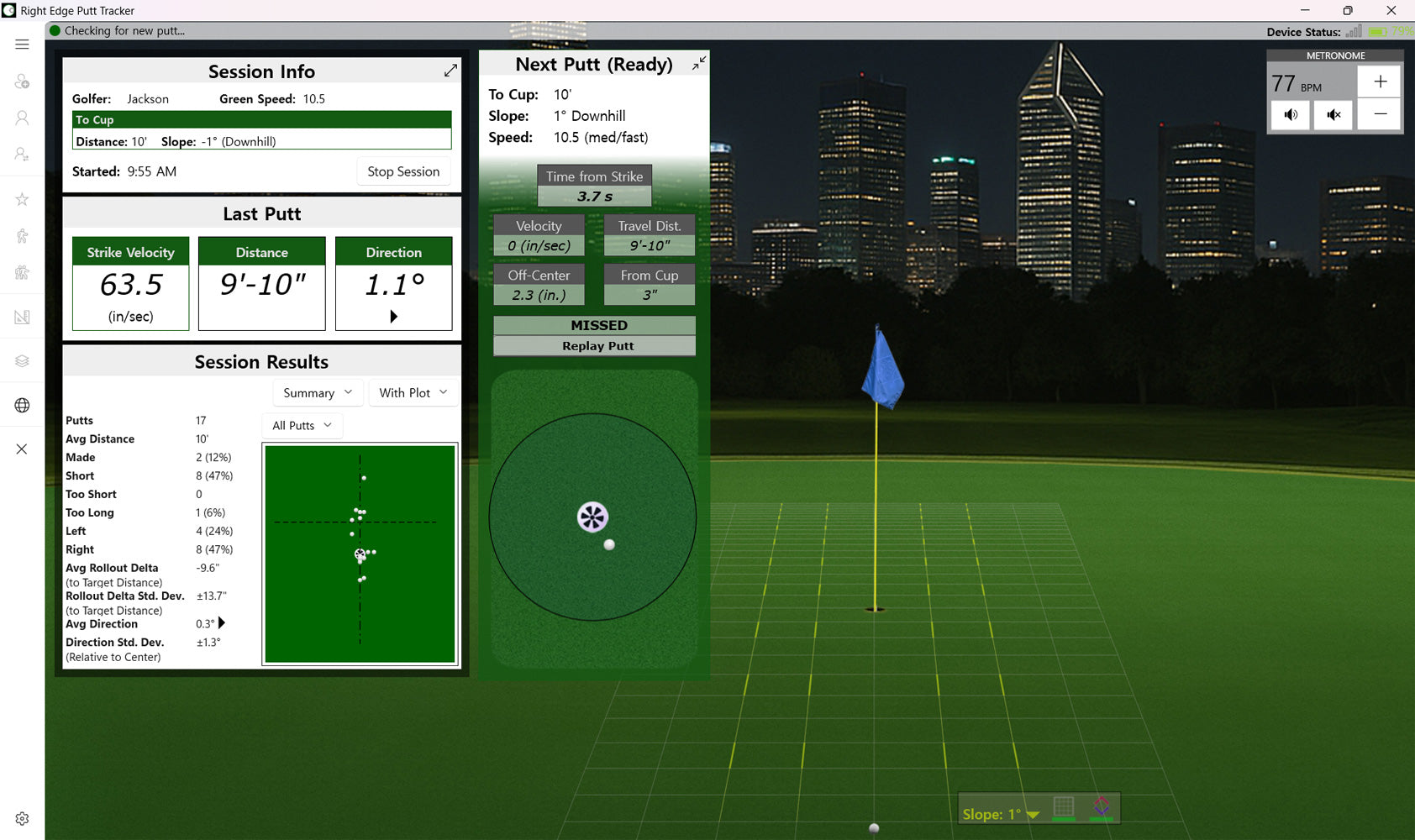Open the With Plot dropdown
Image resolution: width=1415 pixels, height=840 pixels.
coord(413,393)
